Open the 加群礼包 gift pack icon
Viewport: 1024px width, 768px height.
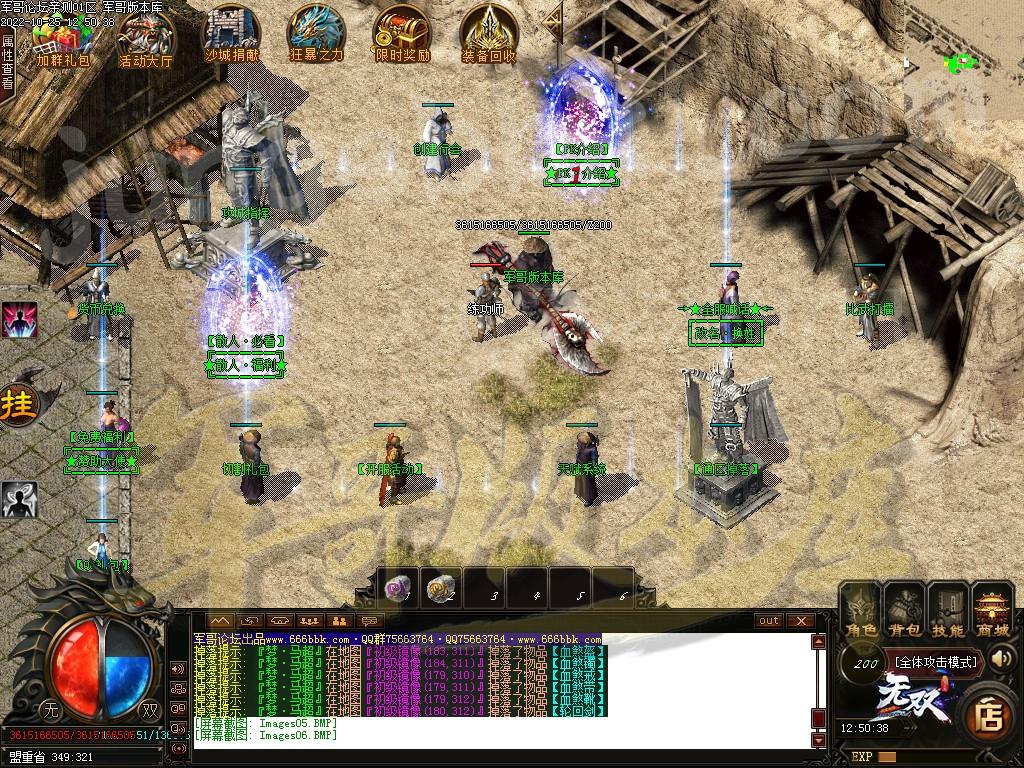[x=62, y=38]
